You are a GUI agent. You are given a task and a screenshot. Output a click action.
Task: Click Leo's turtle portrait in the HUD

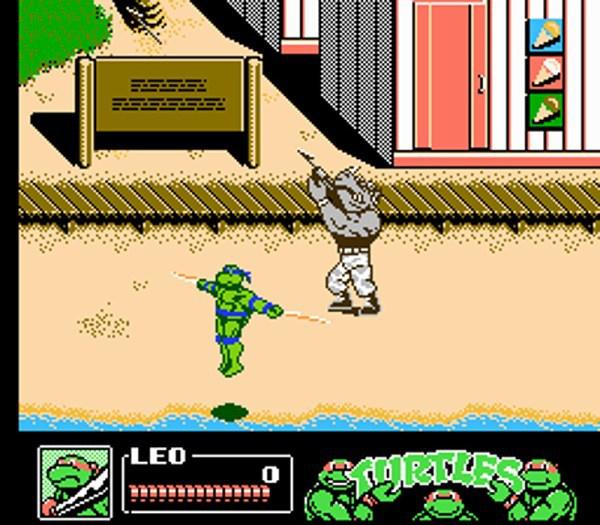coord(75,481)
